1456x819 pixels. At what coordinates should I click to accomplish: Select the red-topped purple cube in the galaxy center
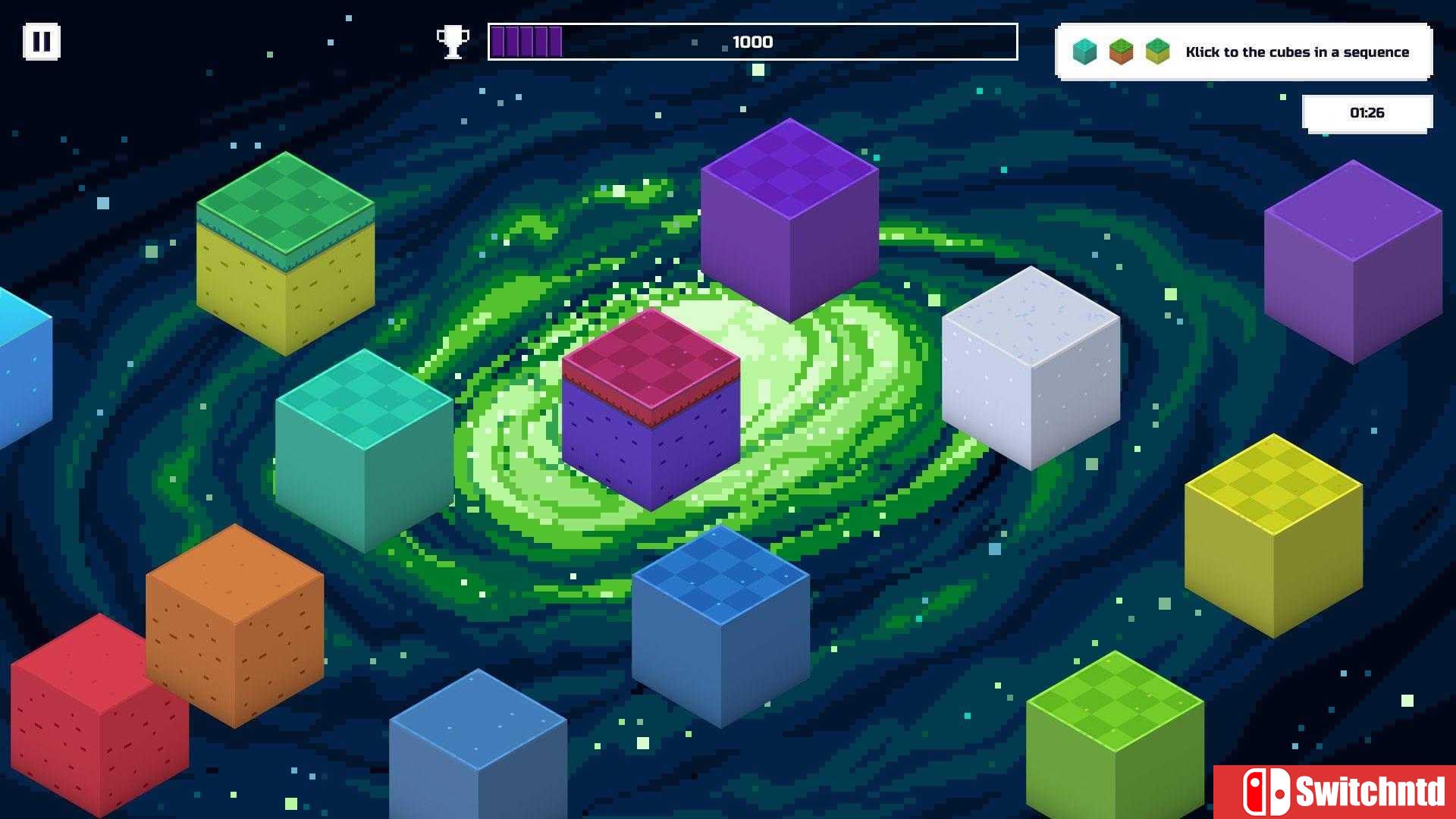651,409
